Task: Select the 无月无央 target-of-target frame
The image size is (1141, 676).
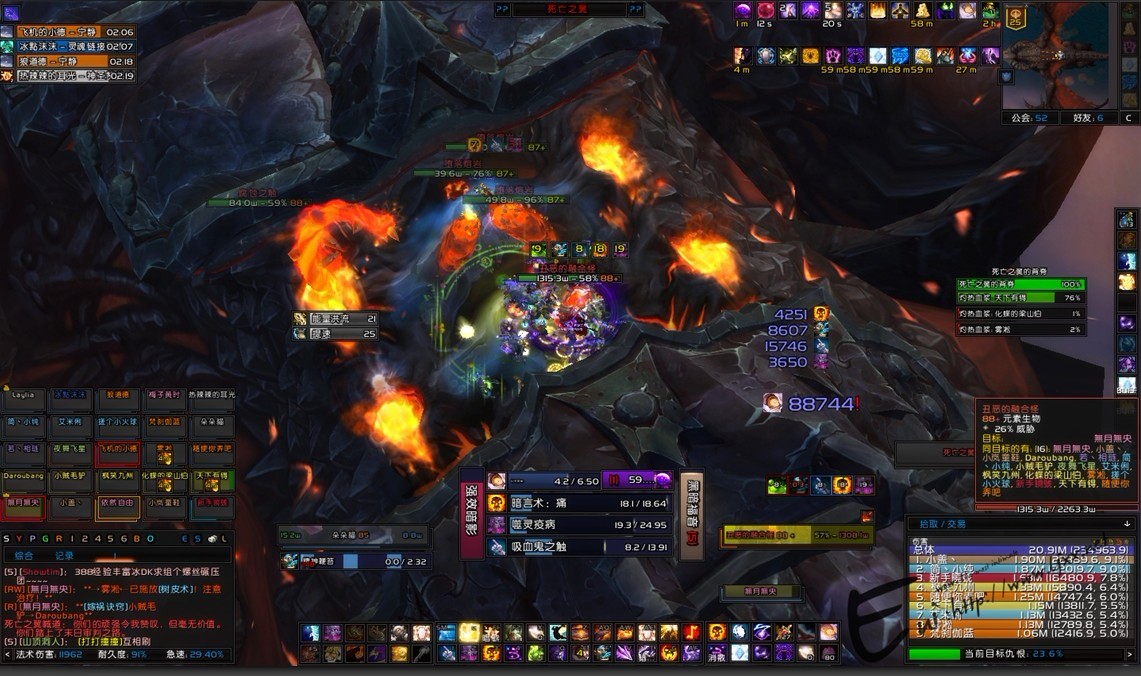Action: [x=773, y=591]
